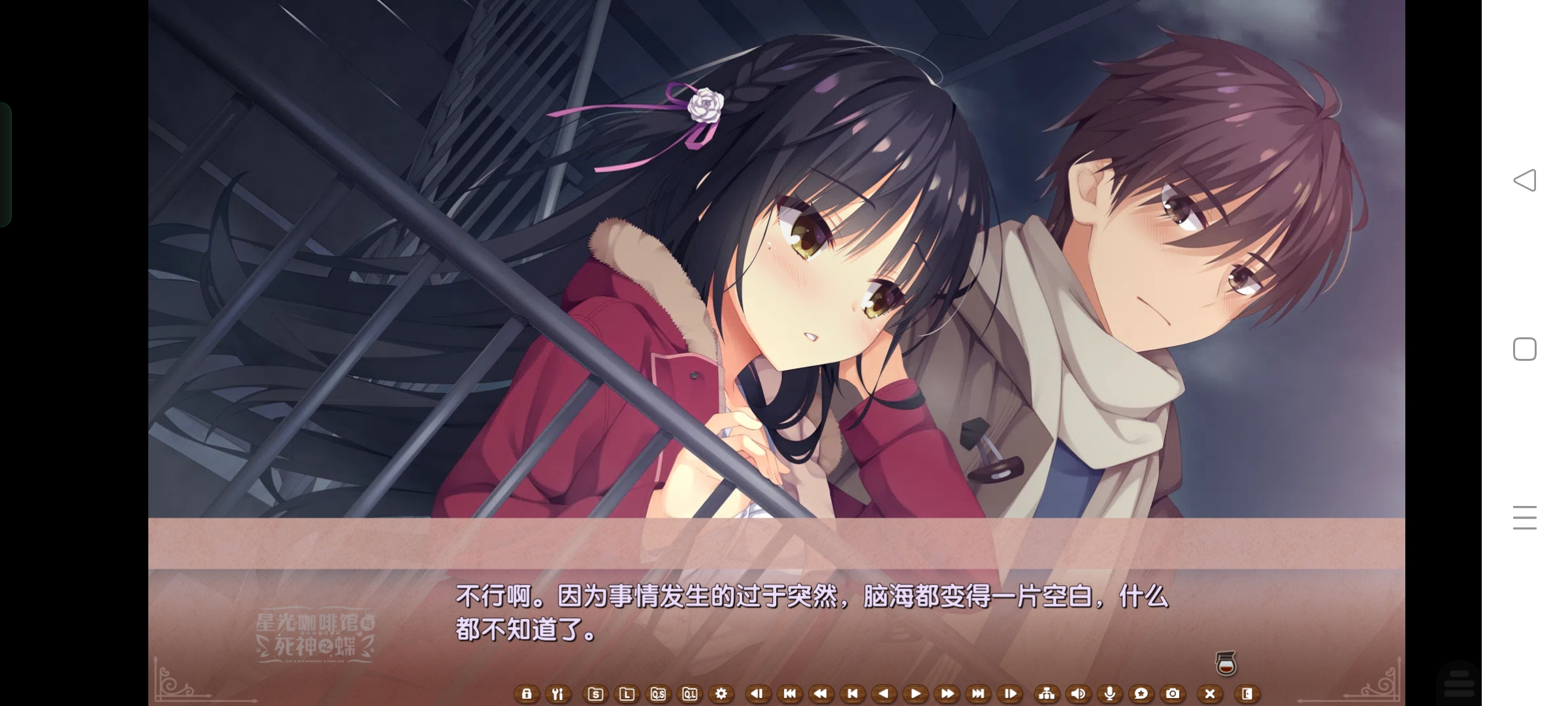The height and width of the screenshot is (706, 1568).
Task: Click the door exit button
Action: (x=1247, y=694)
